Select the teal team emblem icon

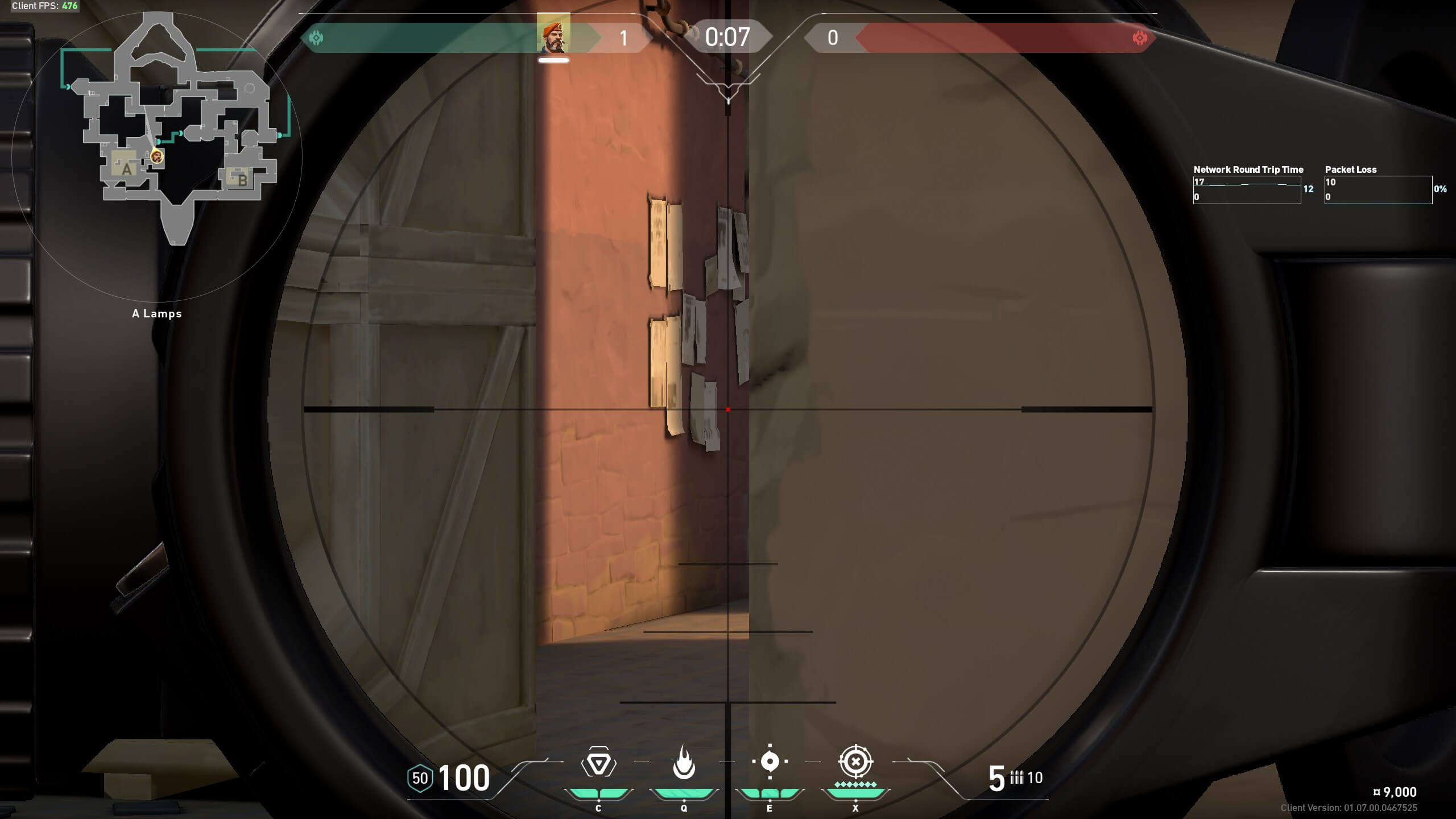click(x=316, y=38)
